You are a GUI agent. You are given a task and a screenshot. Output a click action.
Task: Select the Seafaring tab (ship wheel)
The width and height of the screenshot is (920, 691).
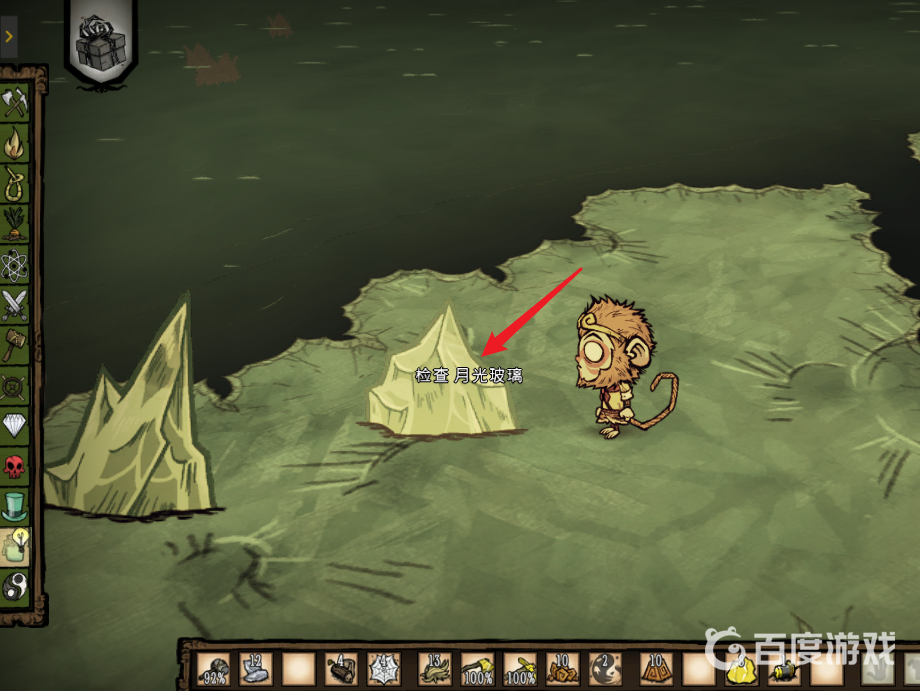click(x=16, y=384)
